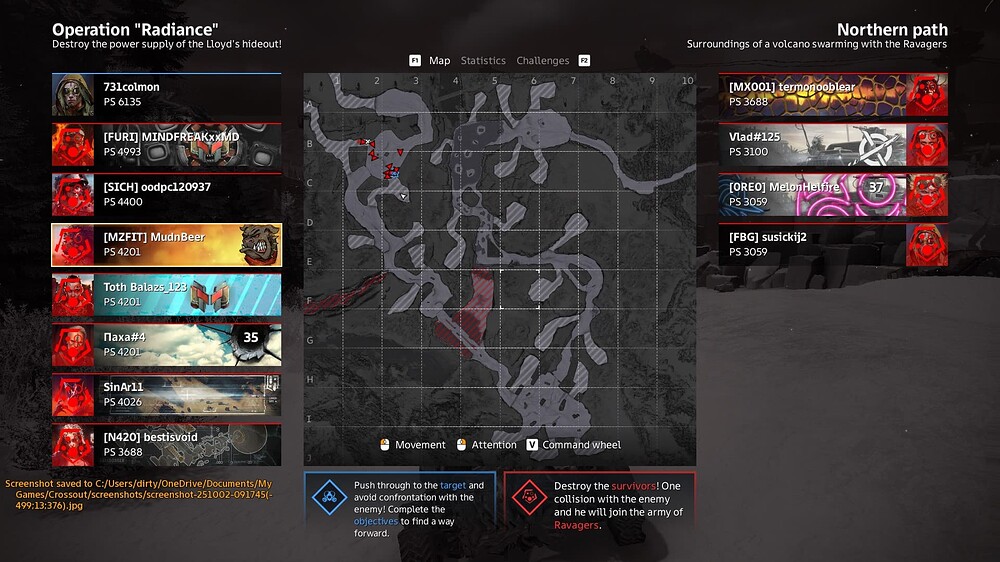Choose the oodpc120937 player entry
Viewport: 1000px width, 562px height.
coord(166,195)
